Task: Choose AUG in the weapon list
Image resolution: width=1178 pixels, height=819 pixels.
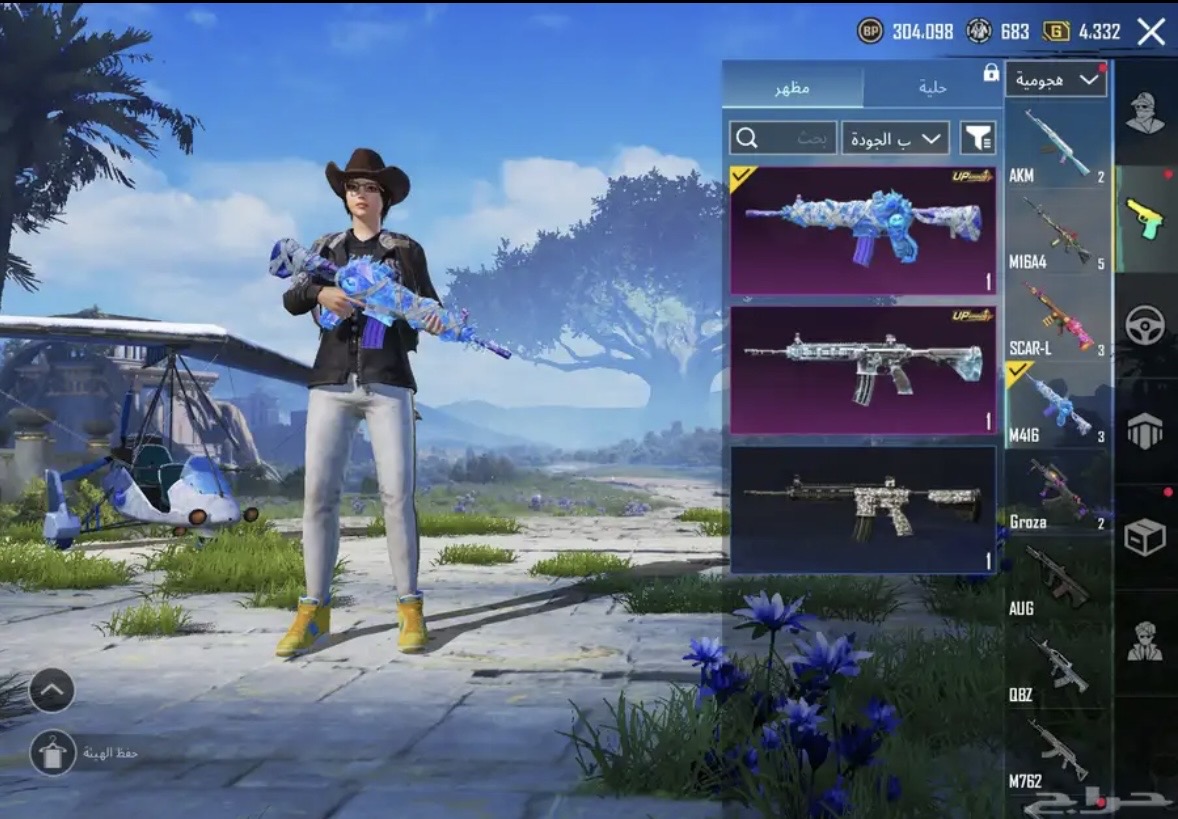Action: [x=1057, y=578]
